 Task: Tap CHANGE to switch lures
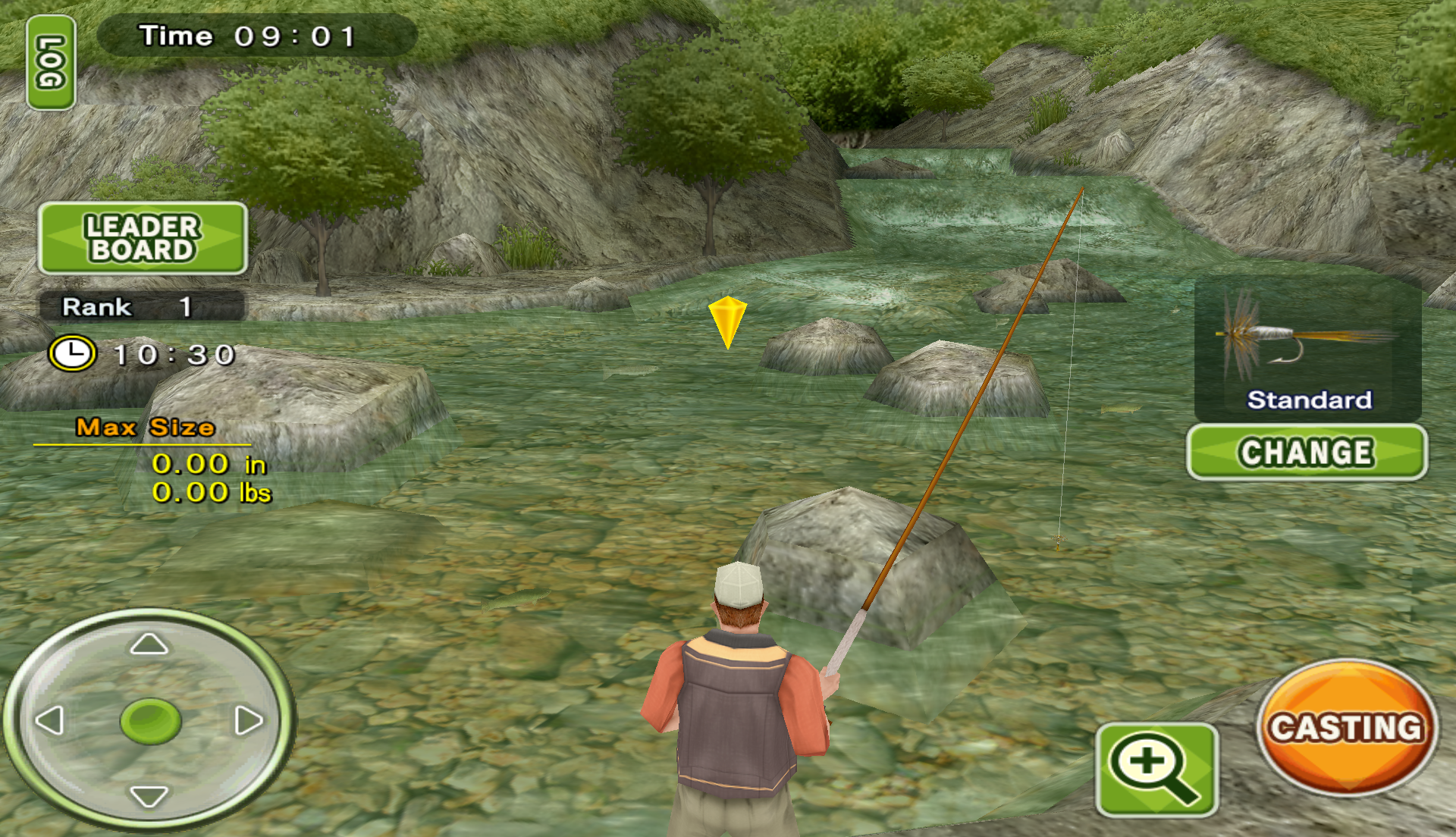coord(1306,453)
